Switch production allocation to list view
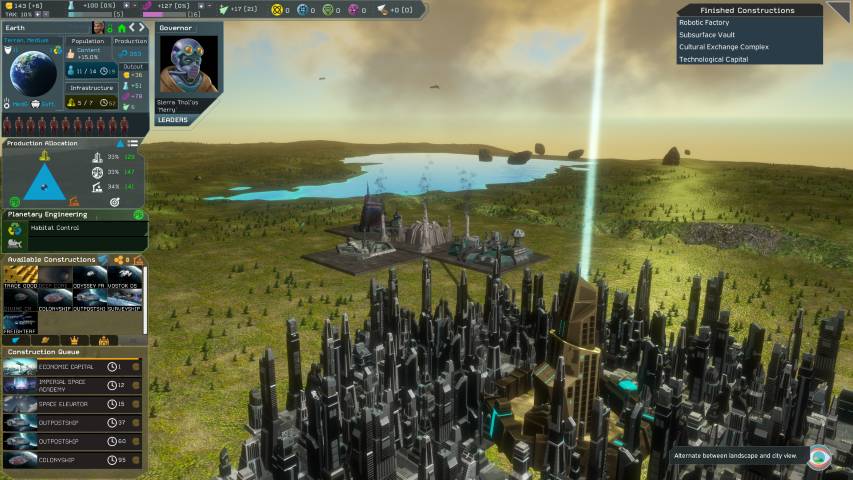This screenshot has width=853, height=480. coord(133,144)
